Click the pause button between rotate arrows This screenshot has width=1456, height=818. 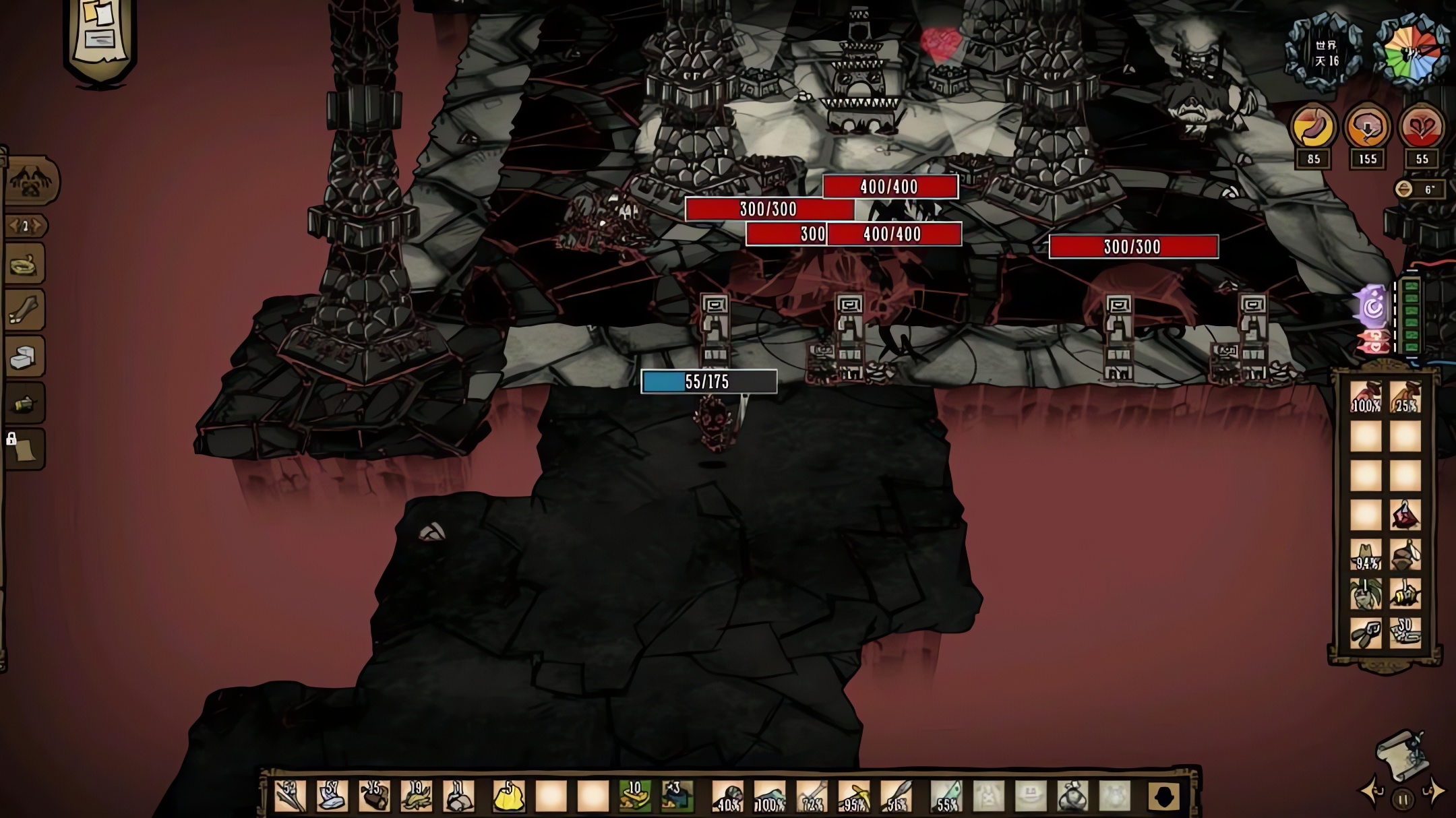[1403, 800]
